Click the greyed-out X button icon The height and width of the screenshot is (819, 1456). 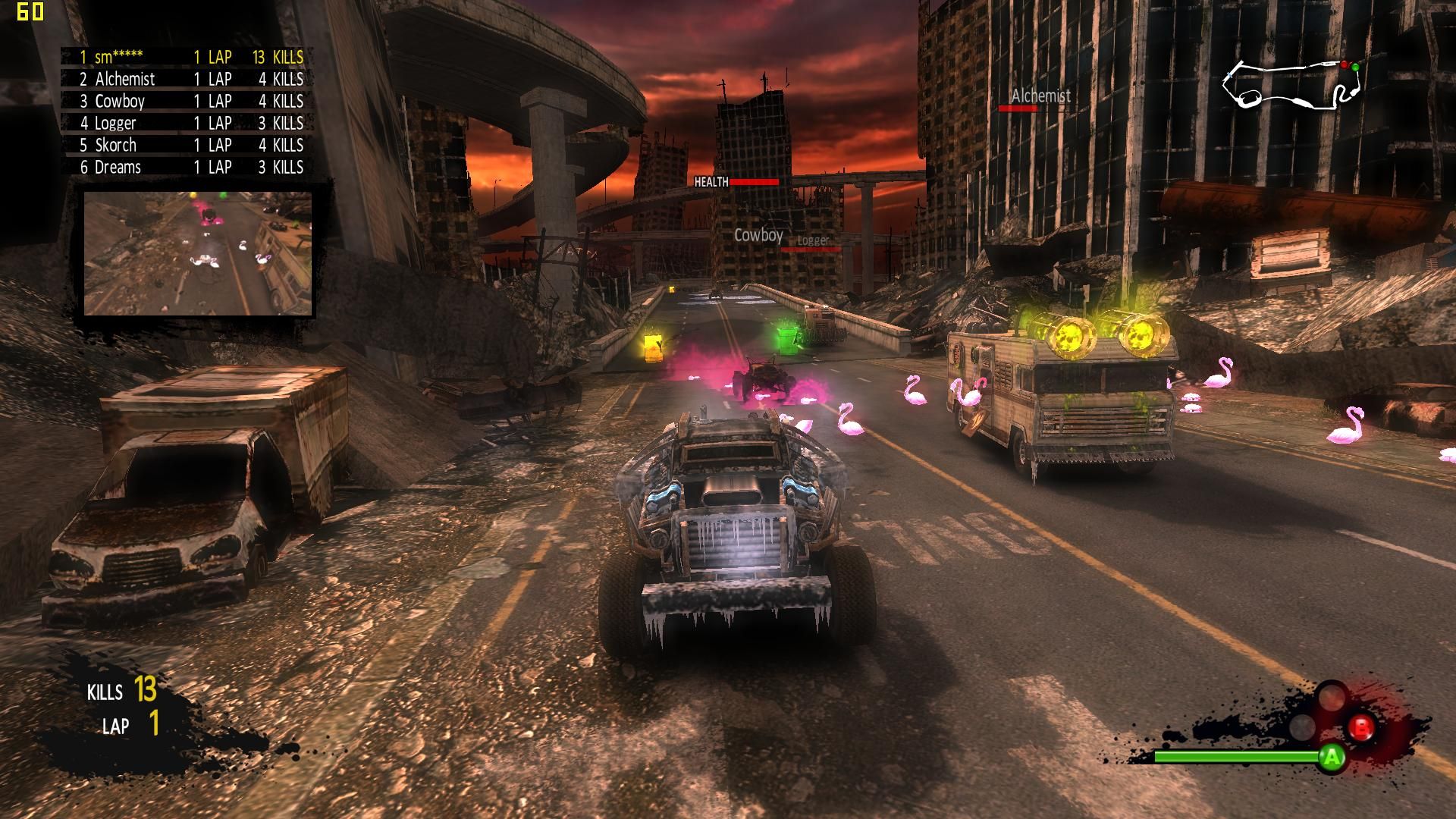(1301, 727)
